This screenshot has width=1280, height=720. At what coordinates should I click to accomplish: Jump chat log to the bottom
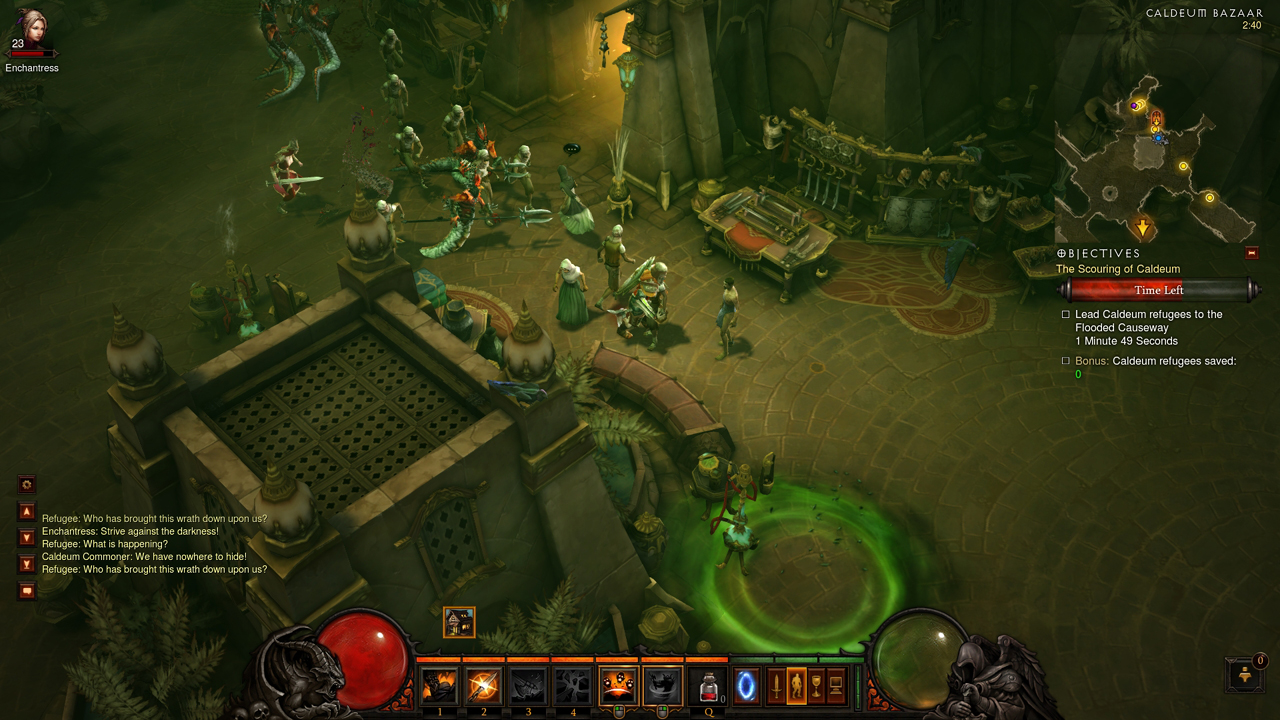27,564
